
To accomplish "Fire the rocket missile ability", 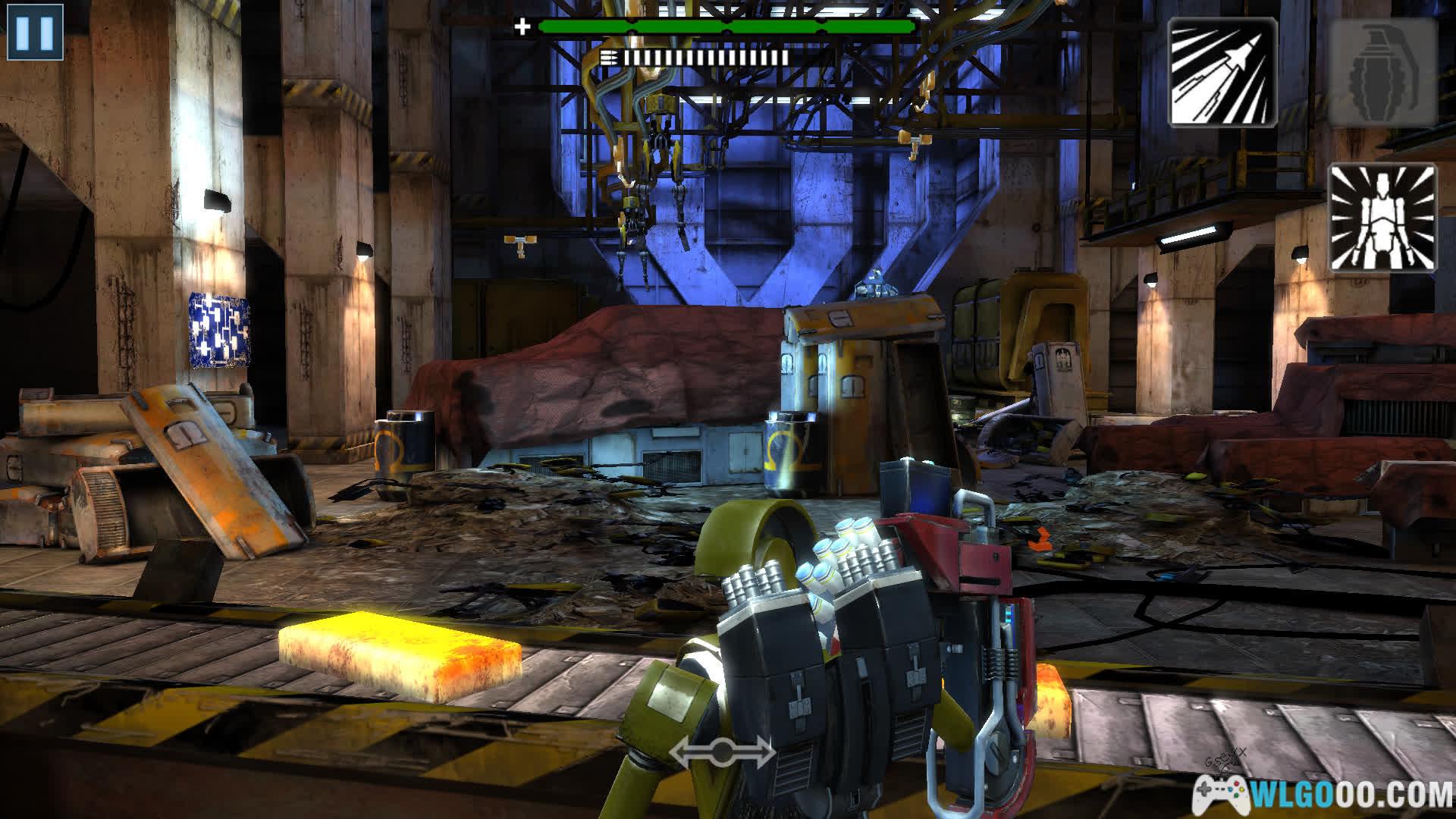I will pos(1222,71).
